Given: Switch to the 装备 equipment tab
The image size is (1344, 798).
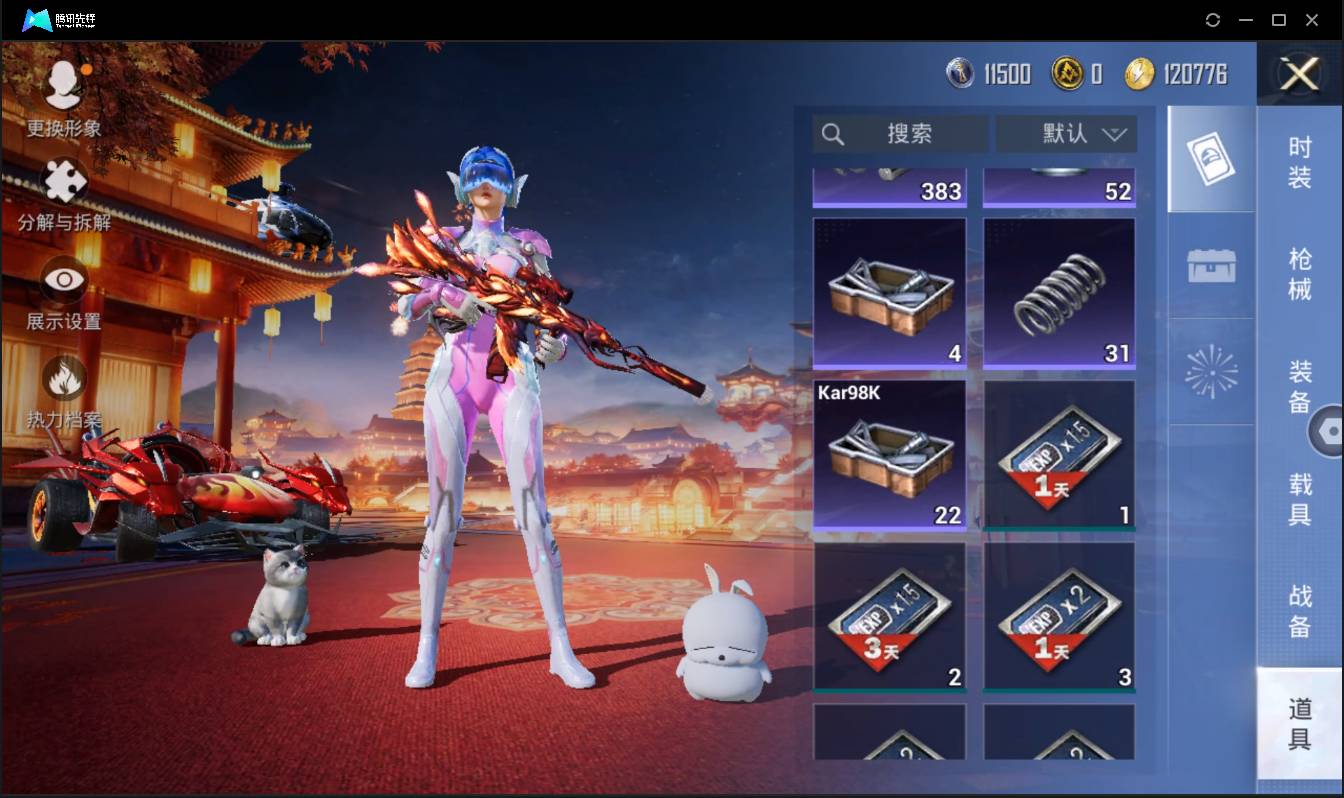Looking at the screenshot, I should 1299,386.
